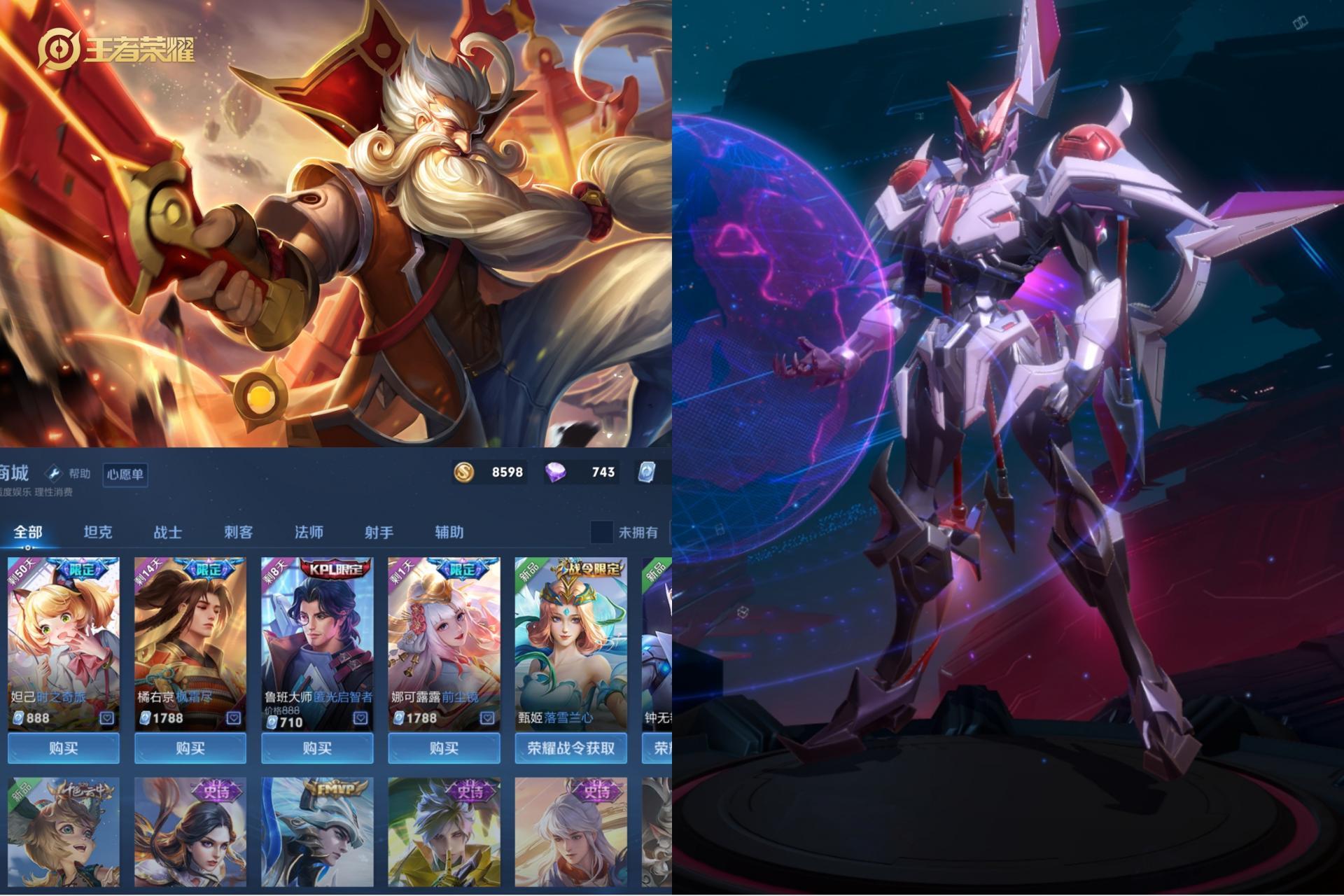Click 荣耀战令获取 for 甄姬 skin

pyautogui.click(x=570, y=748)
